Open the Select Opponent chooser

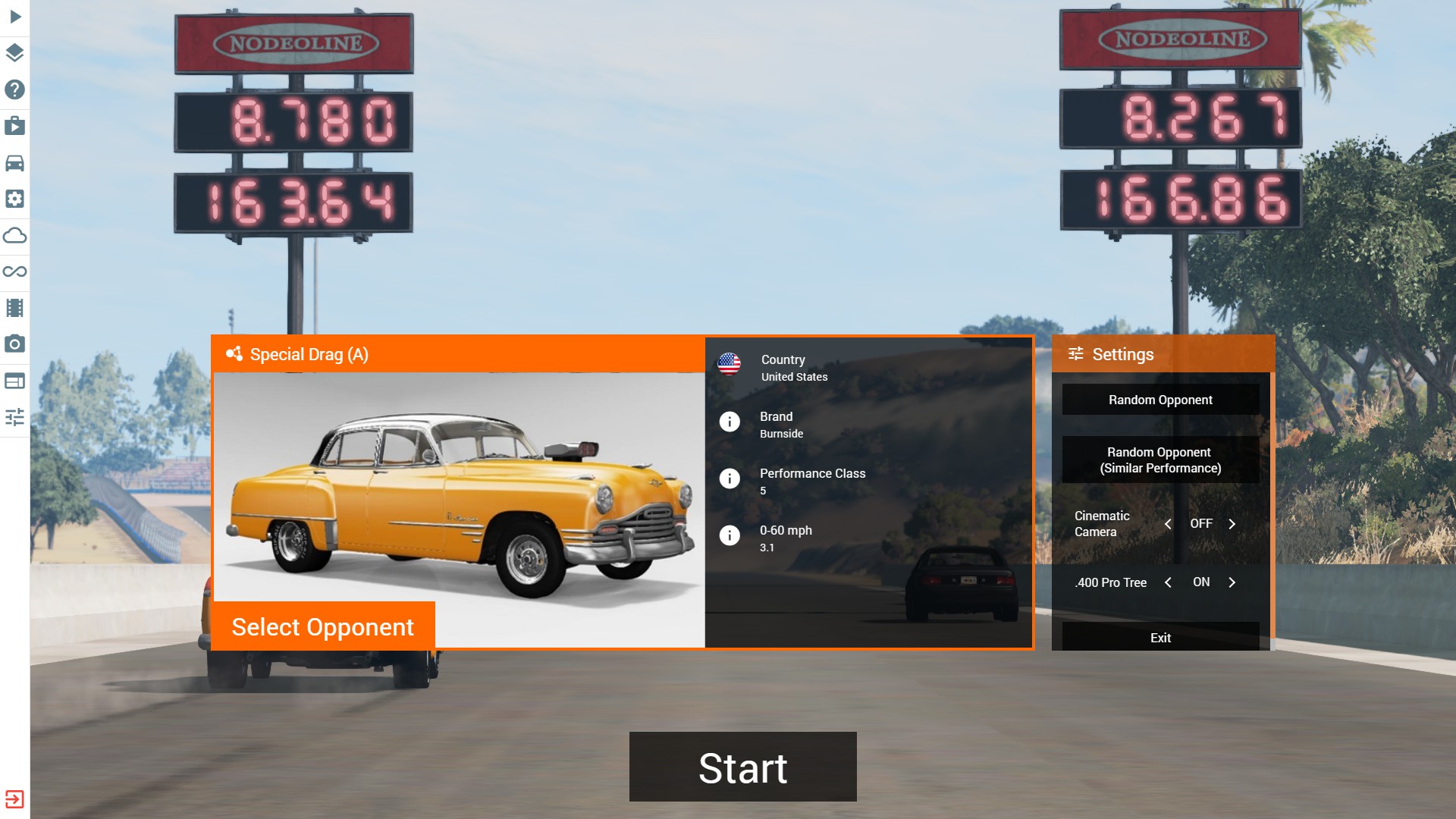point(323,626)
